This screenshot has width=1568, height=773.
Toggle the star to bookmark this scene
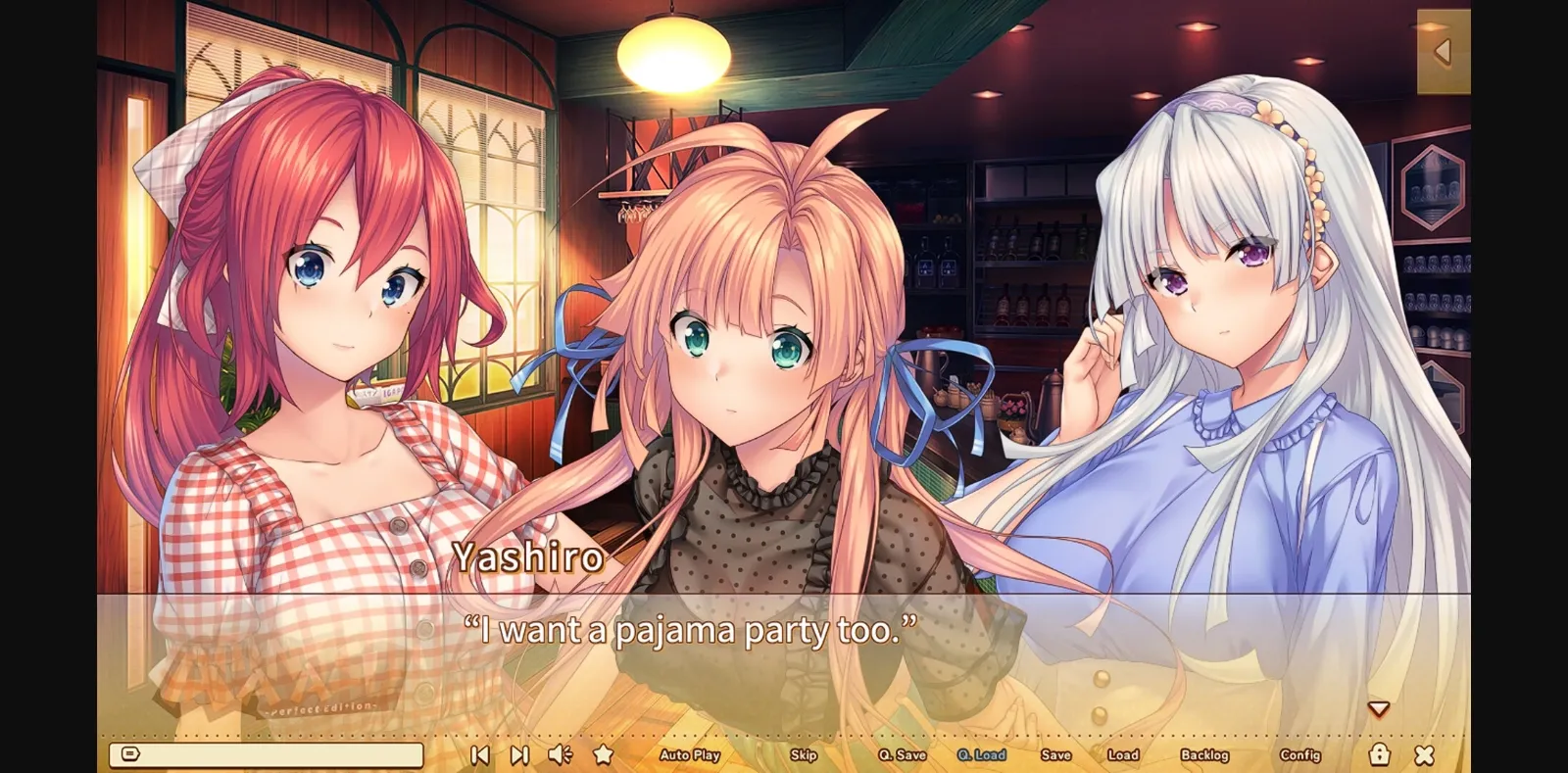(602, 754)
